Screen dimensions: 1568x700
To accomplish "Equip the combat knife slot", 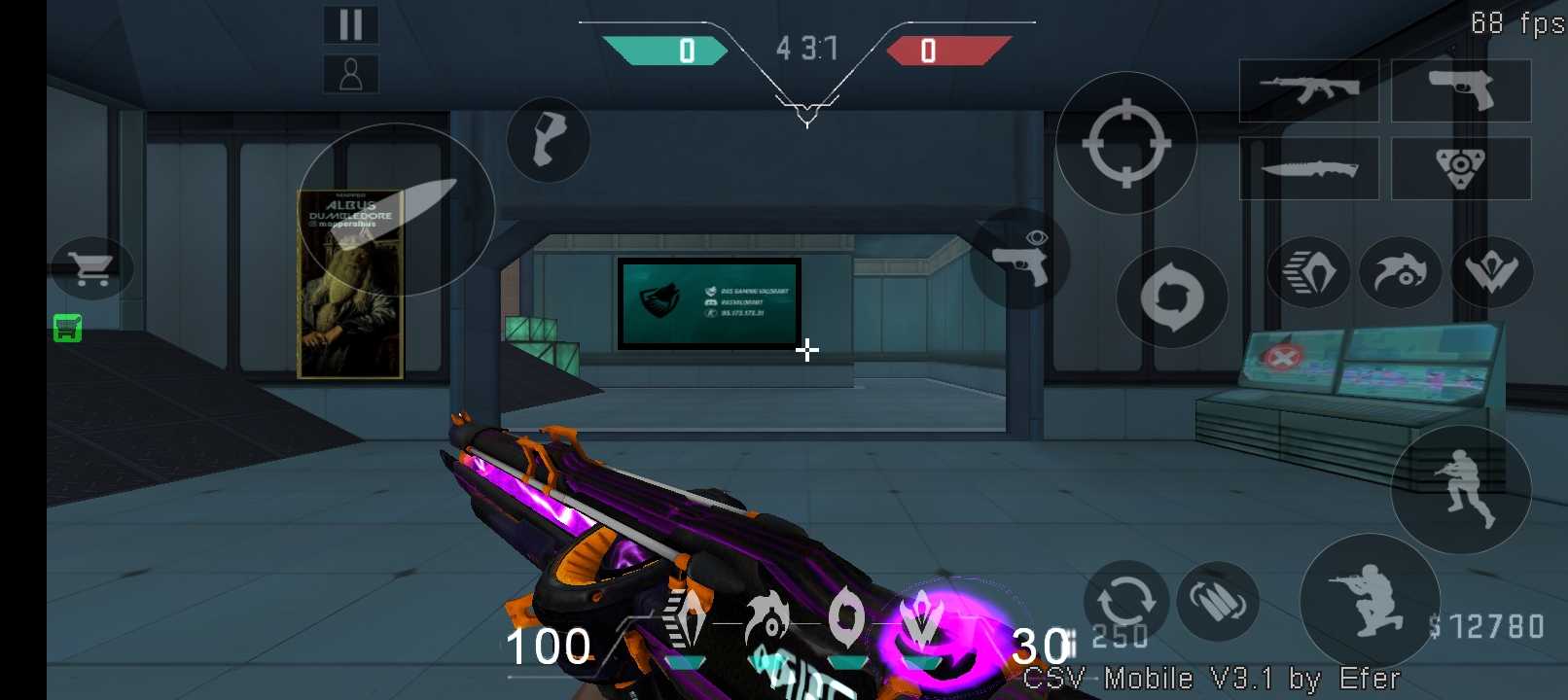I will pos(1308,168).
